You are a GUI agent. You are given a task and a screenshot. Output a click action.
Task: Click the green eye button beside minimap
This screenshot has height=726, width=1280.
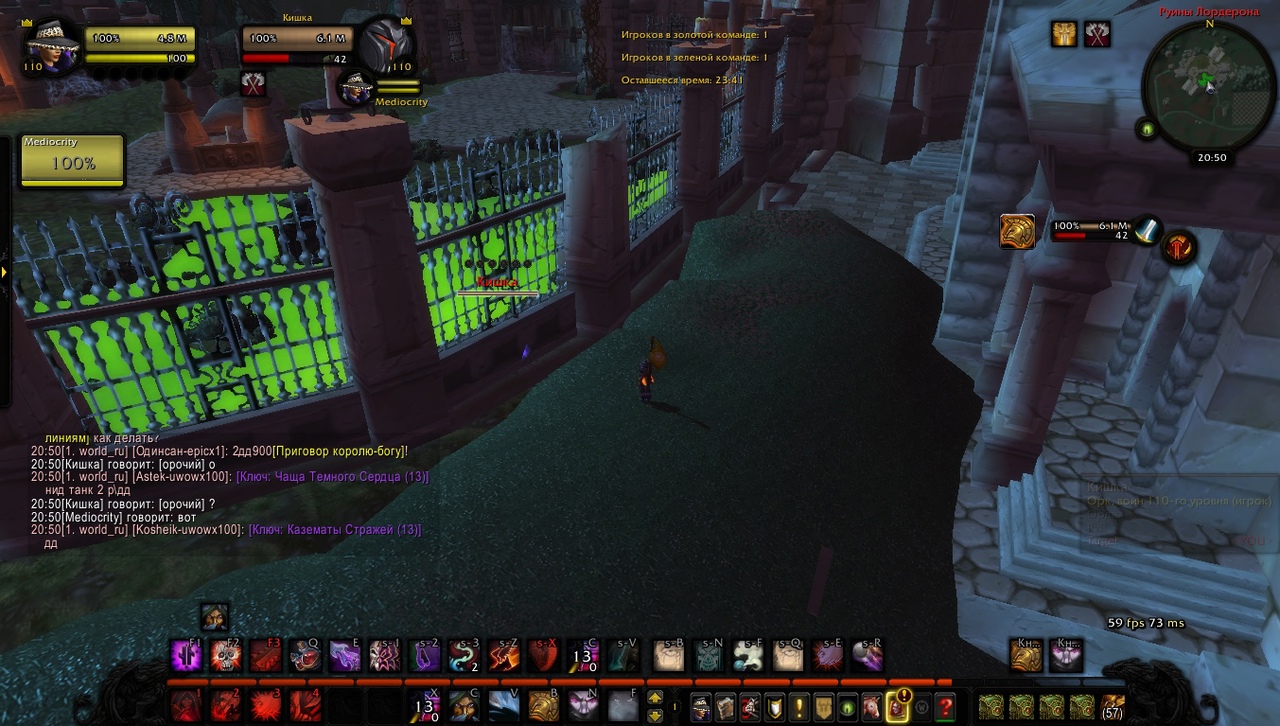pos(1147,129)
